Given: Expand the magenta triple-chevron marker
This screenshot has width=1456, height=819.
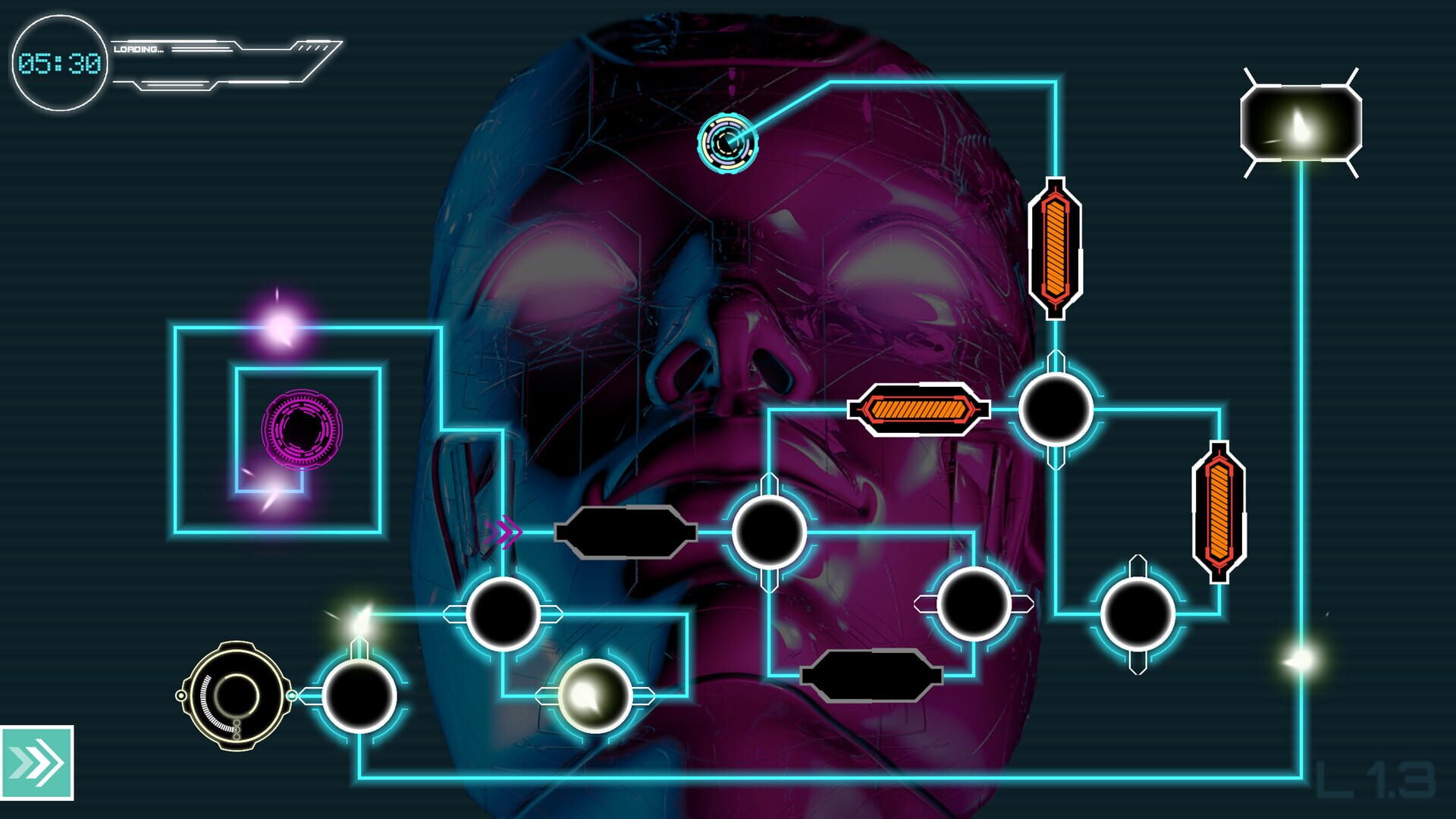Looking at the screenshot, I should (x=504, y=533).
